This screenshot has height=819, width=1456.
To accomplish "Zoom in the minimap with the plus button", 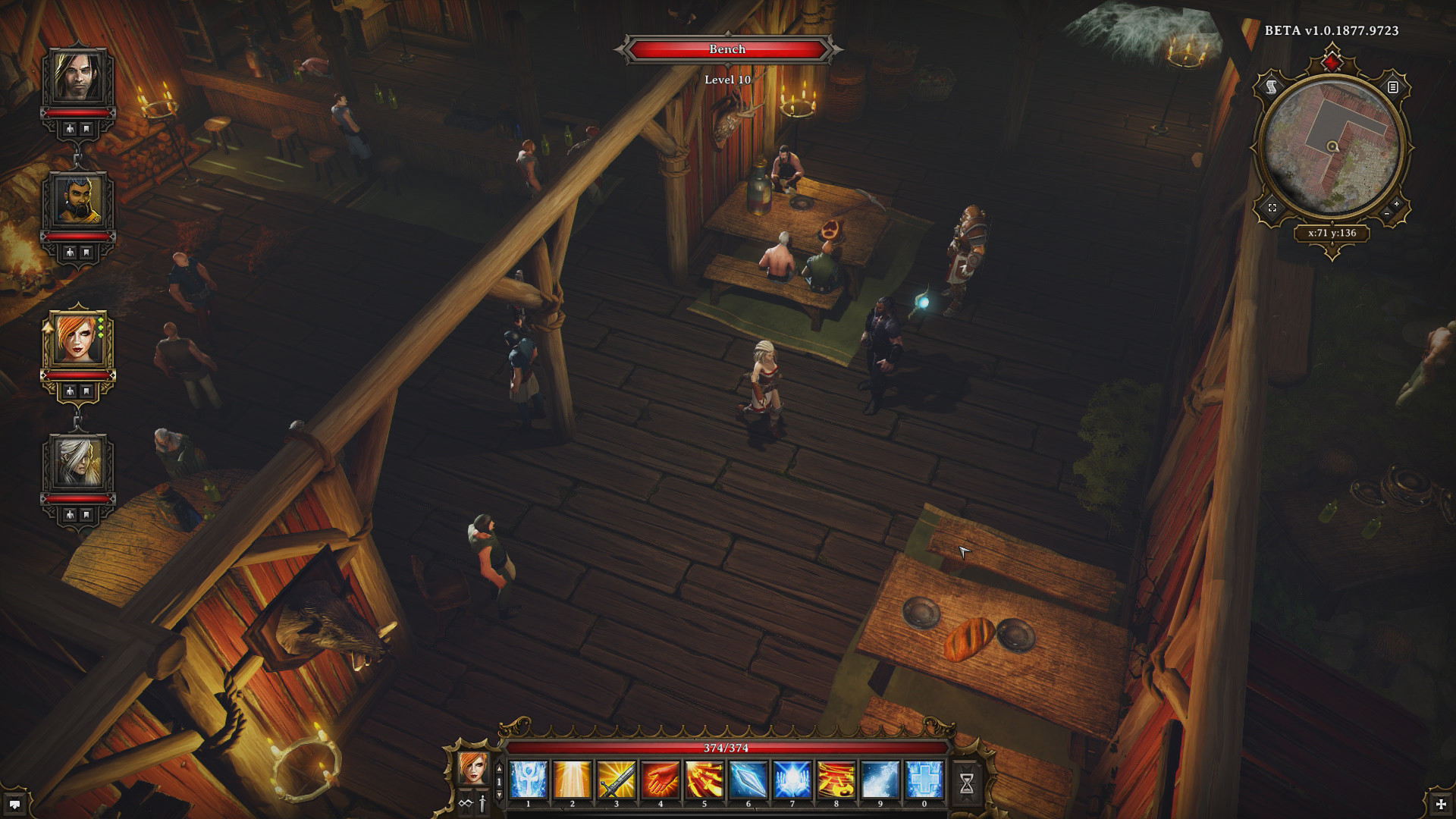I will [x=1397, y=205].
